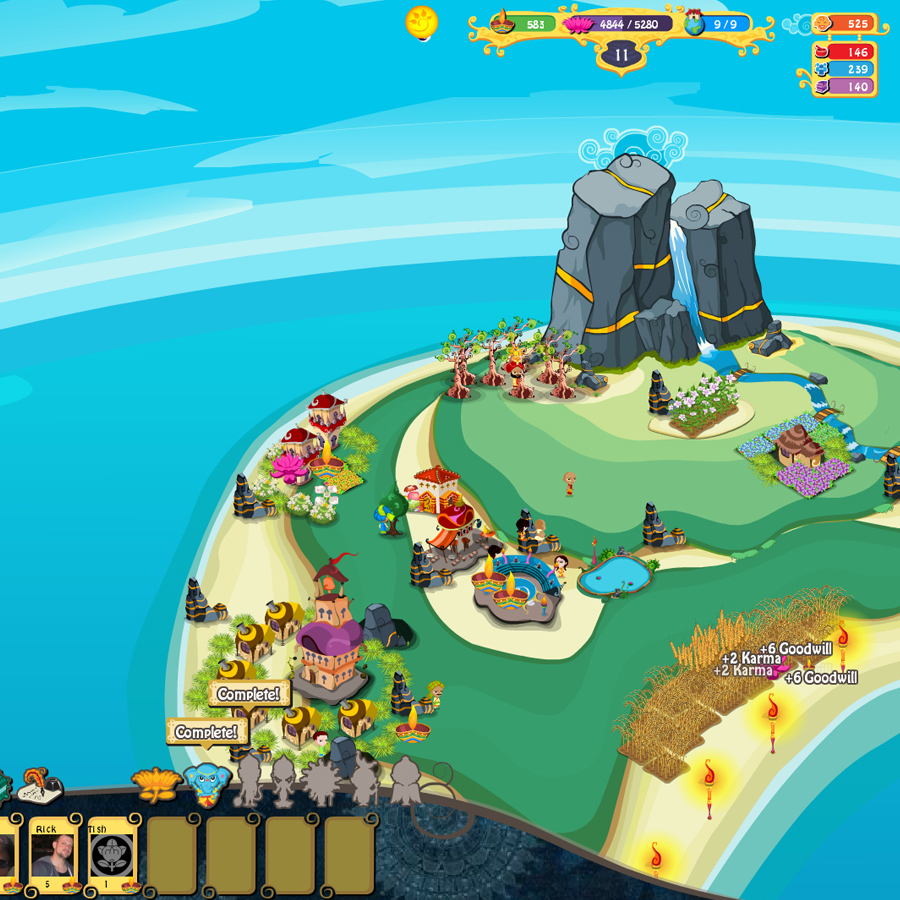Viewport: 900px width, 900px height.
Task: Open the quill and inkwell icon
Action: tap(40, 786)
